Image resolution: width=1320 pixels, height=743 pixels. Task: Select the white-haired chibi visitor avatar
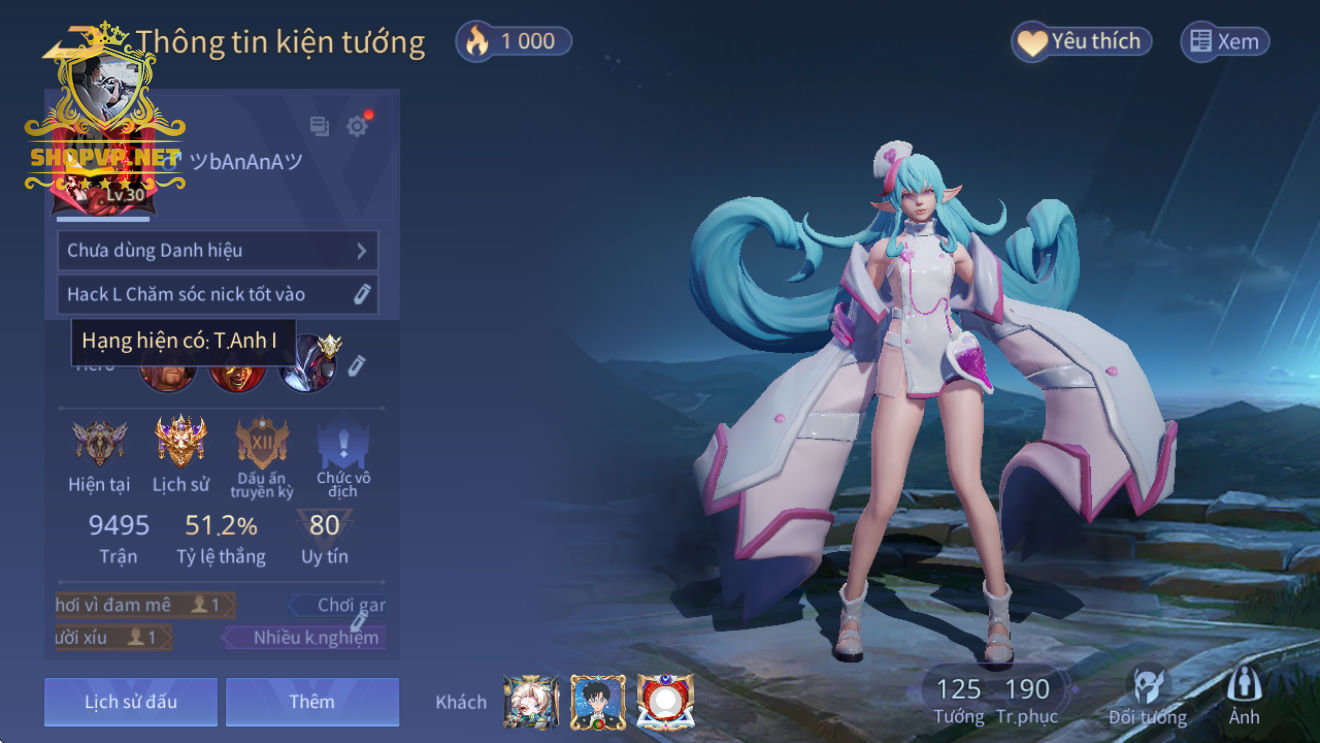[x=531, y=702]
